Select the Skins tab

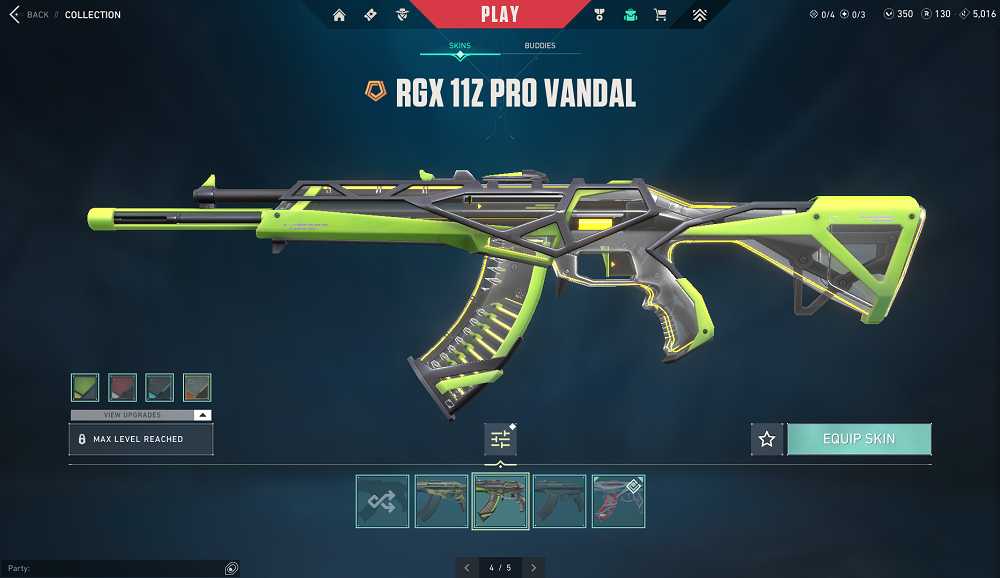pyautogui.click(x=459, y=46)
